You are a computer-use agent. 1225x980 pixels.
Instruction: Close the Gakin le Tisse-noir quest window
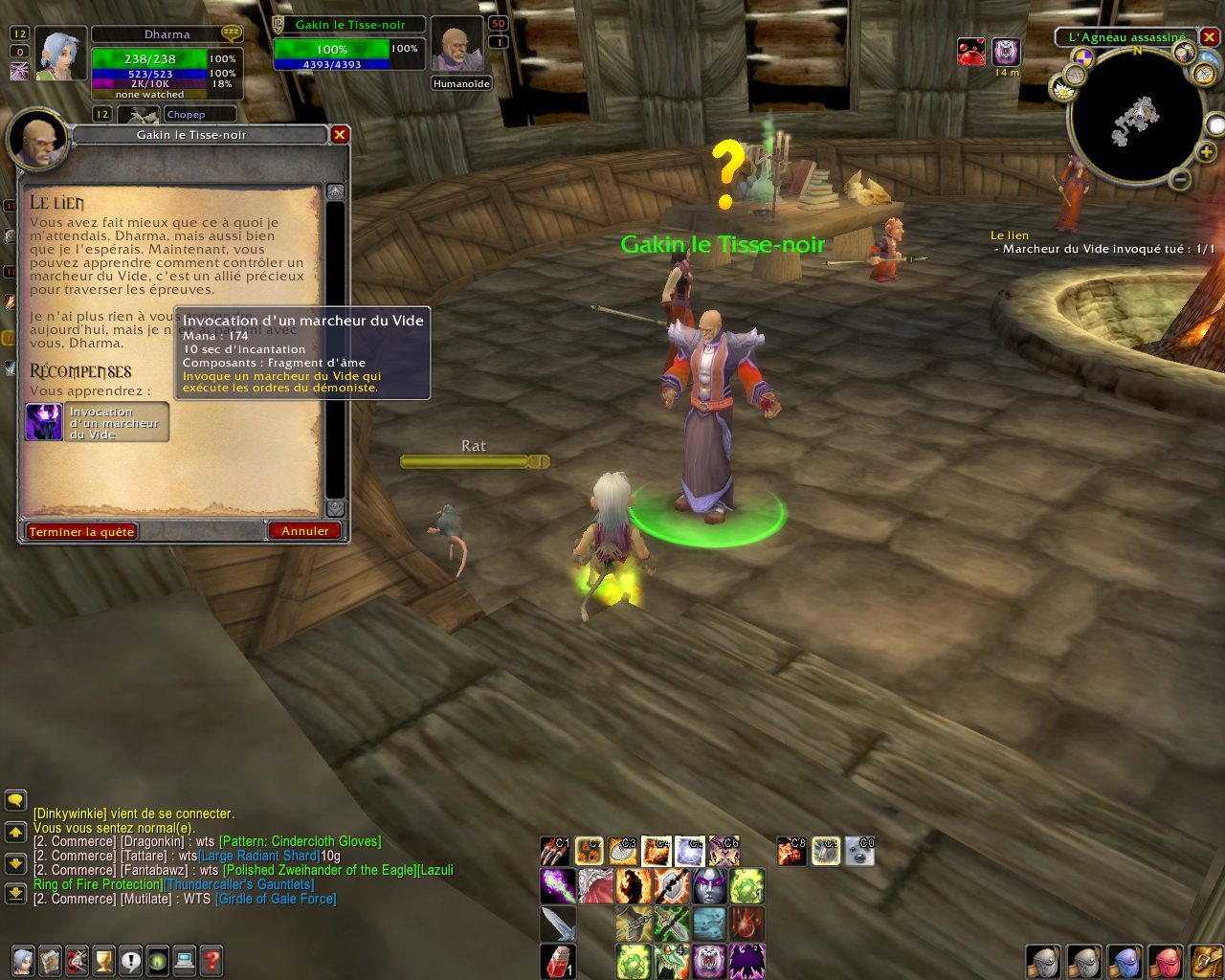339,135
